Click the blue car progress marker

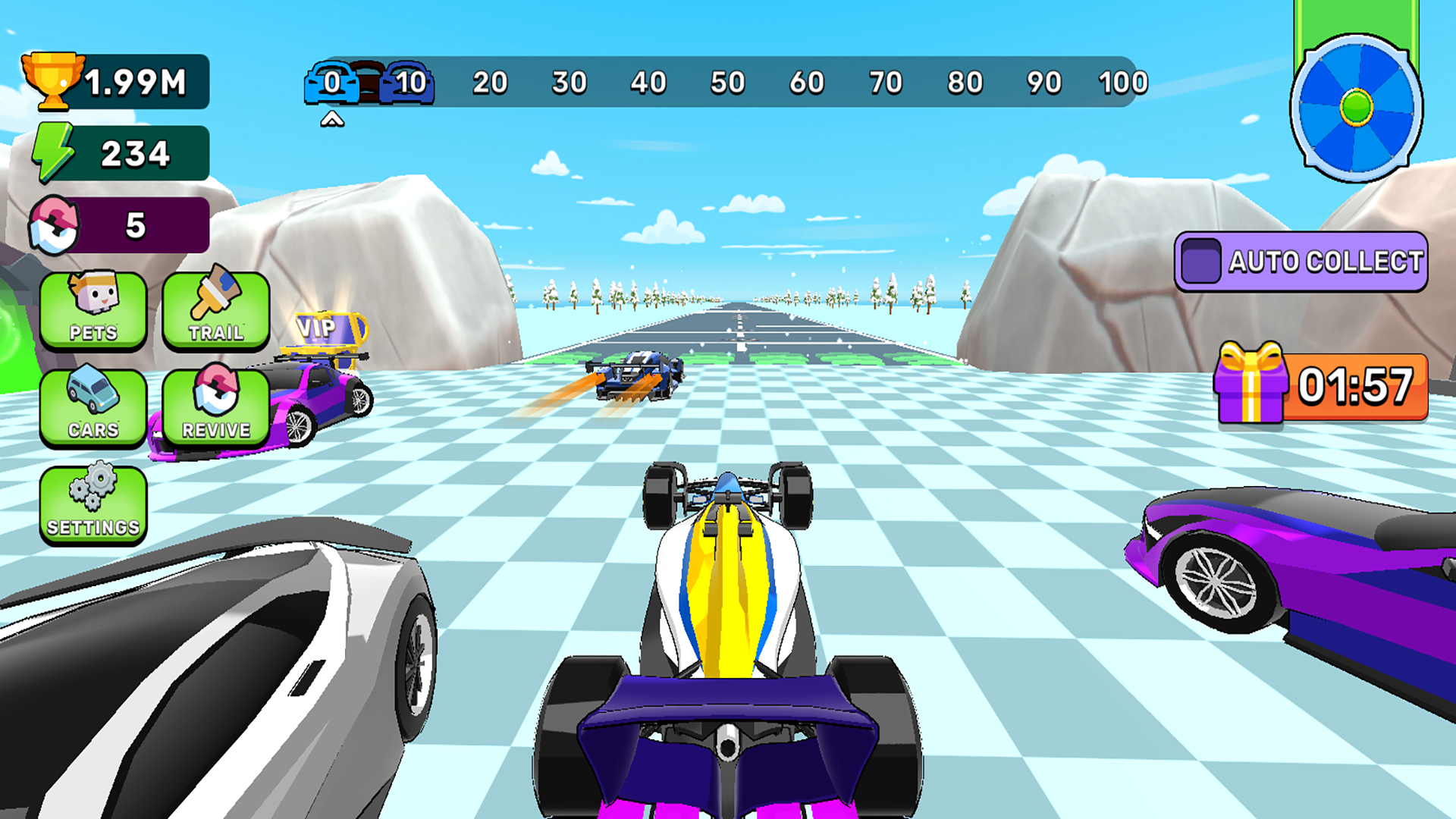click(331, 82)
